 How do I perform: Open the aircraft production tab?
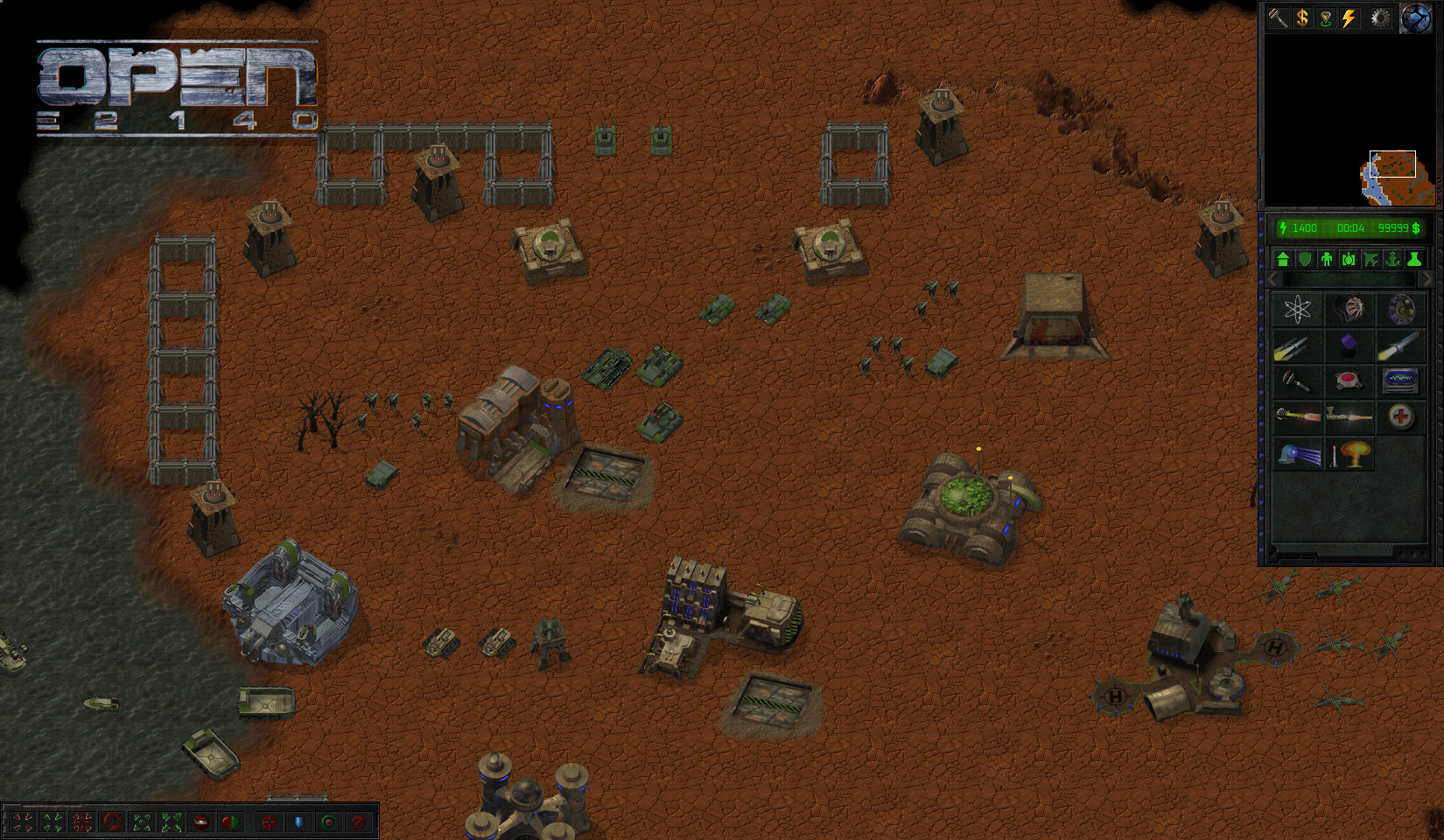click(1370, 259)
